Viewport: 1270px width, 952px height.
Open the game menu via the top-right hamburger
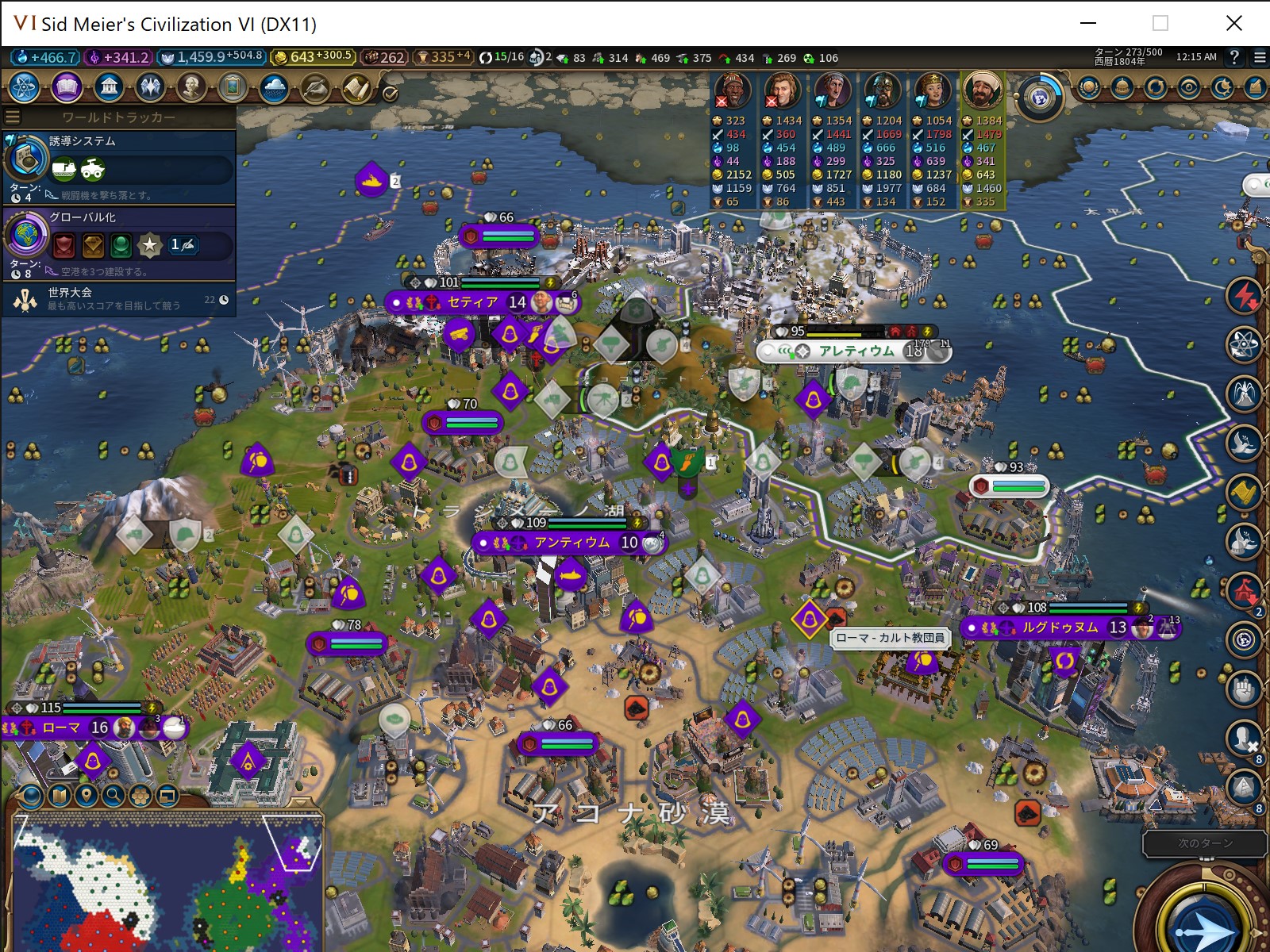coord(1259,57)
